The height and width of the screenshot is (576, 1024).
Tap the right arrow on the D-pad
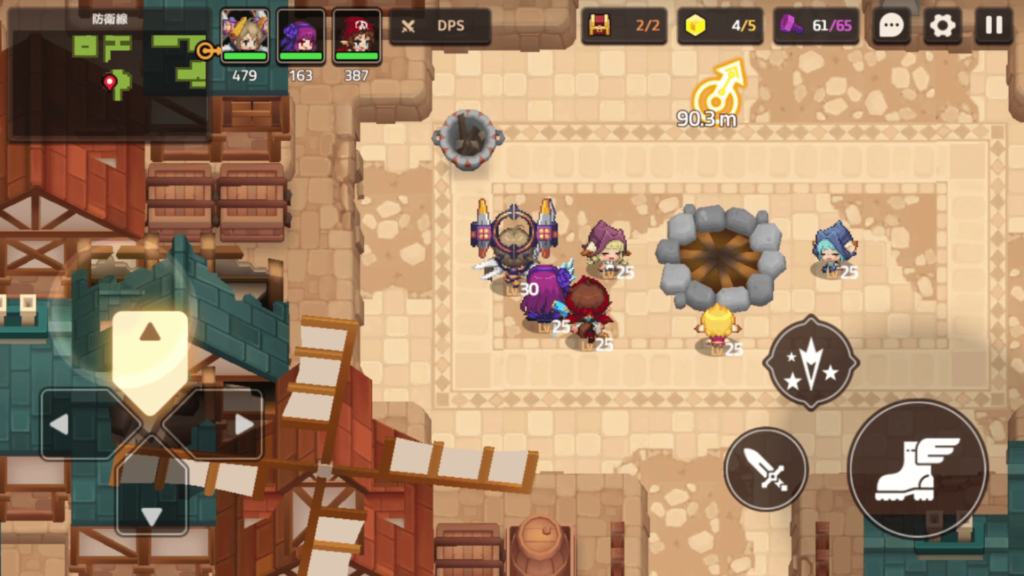[x=234, y=424]
